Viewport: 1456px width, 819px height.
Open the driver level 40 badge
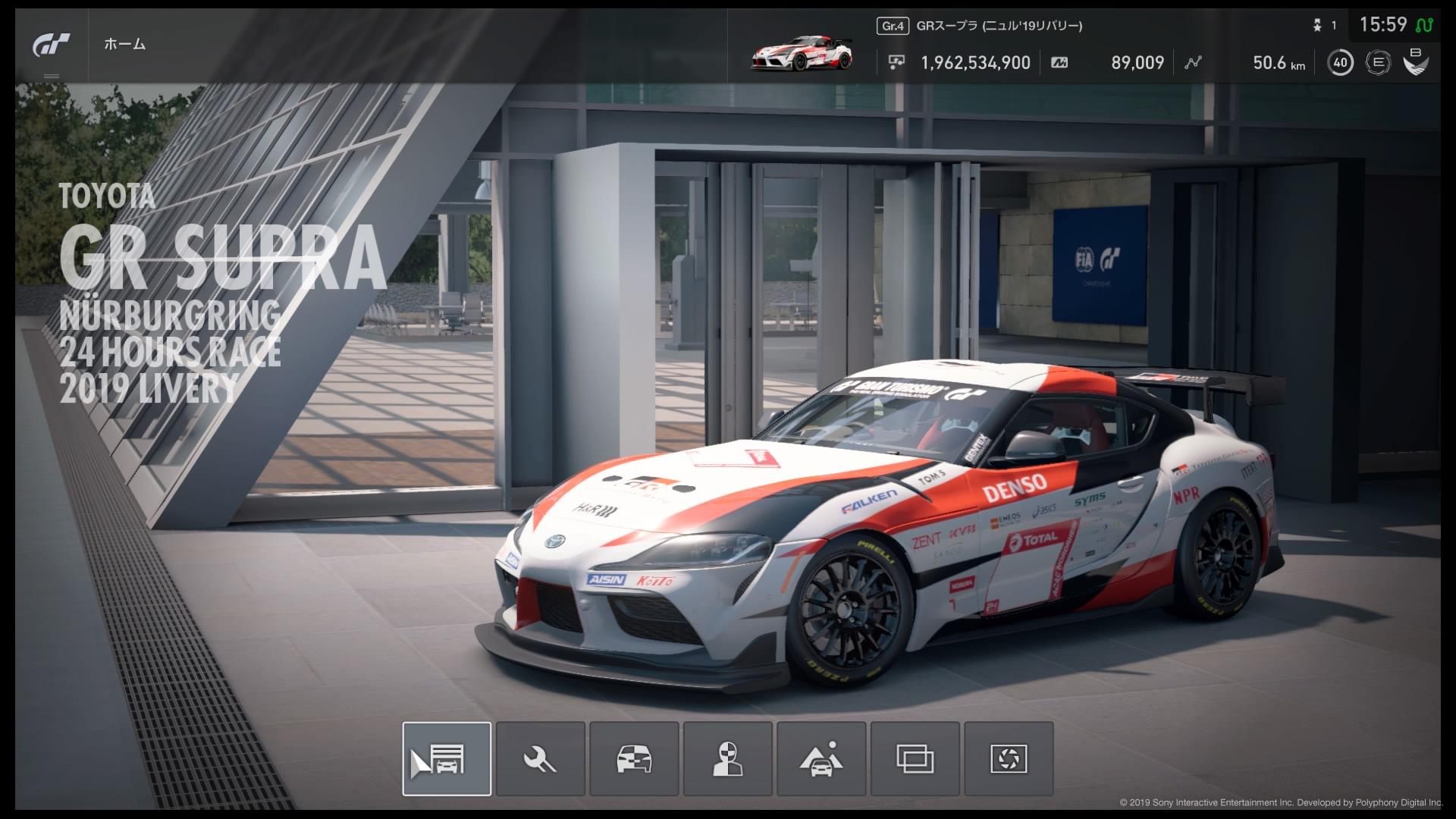tap(1340, 63)
